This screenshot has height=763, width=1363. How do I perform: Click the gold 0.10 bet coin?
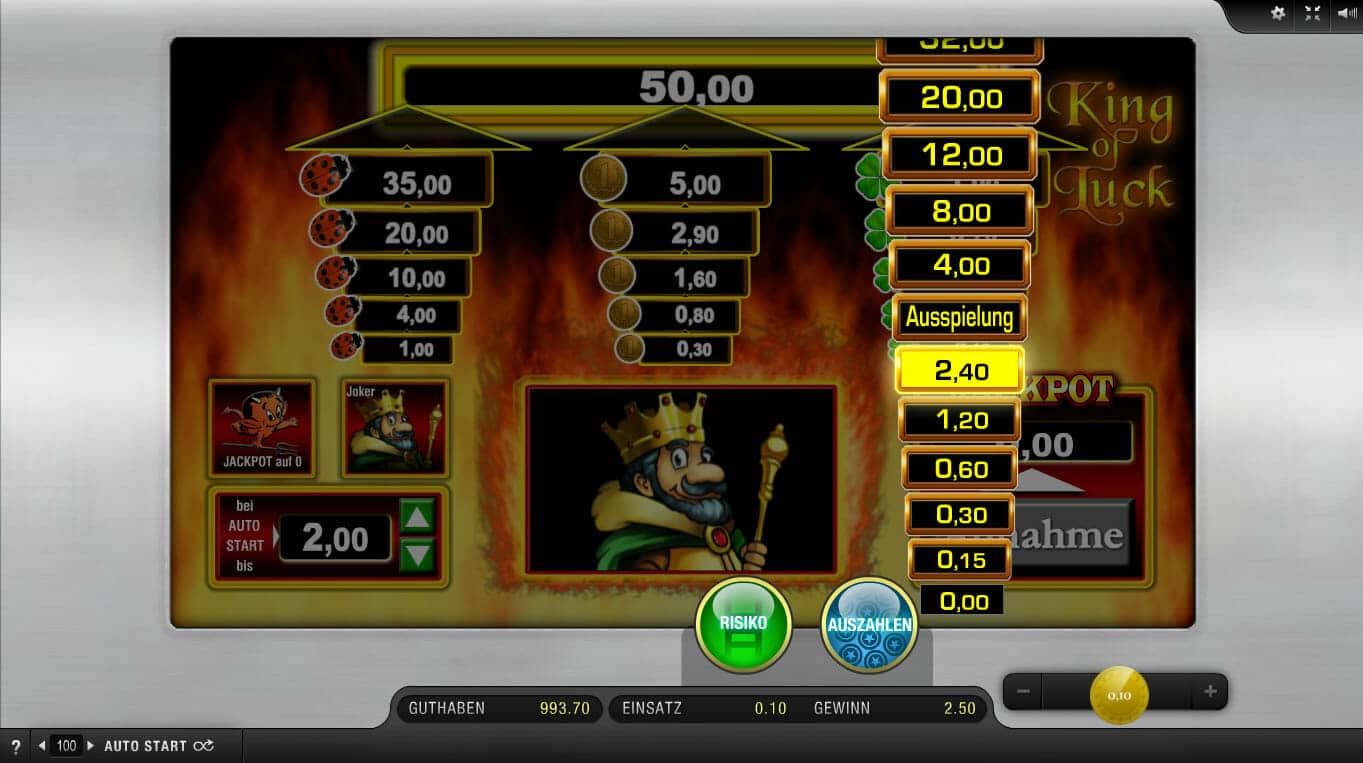[1119, 694]
